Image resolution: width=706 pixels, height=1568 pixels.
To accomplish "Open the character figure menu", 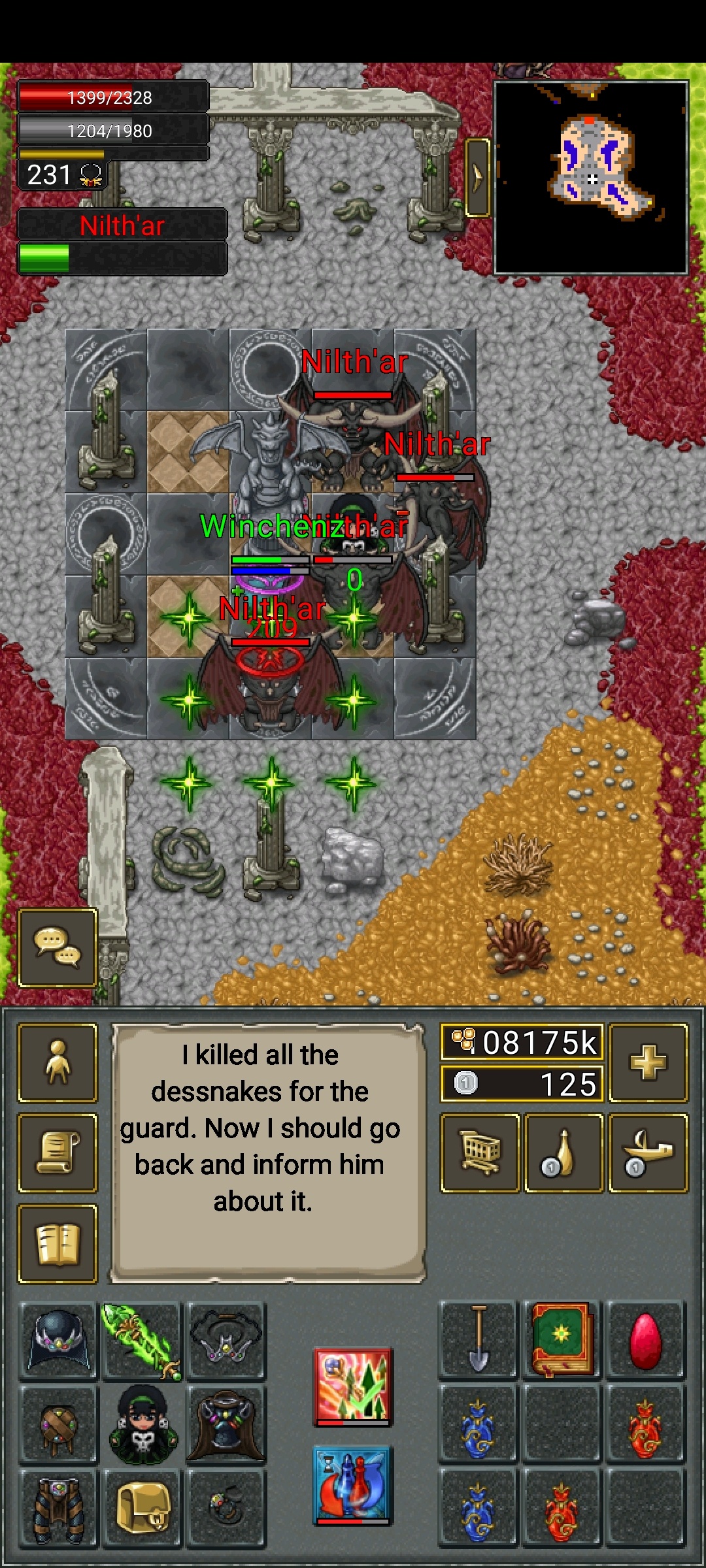I will [x=58, y=1062].
